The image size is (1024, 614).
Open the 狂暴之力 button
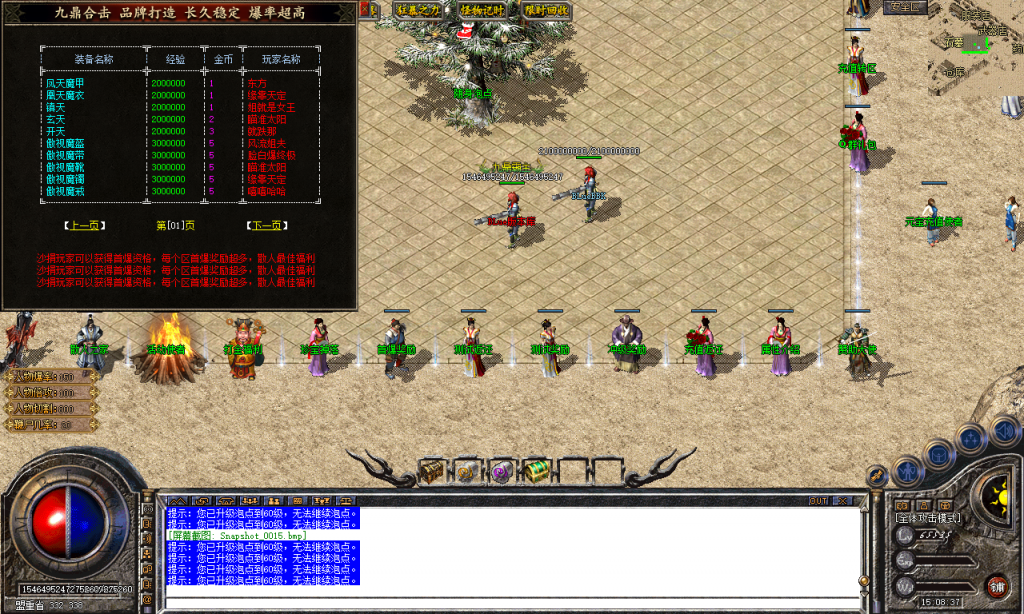418,9
